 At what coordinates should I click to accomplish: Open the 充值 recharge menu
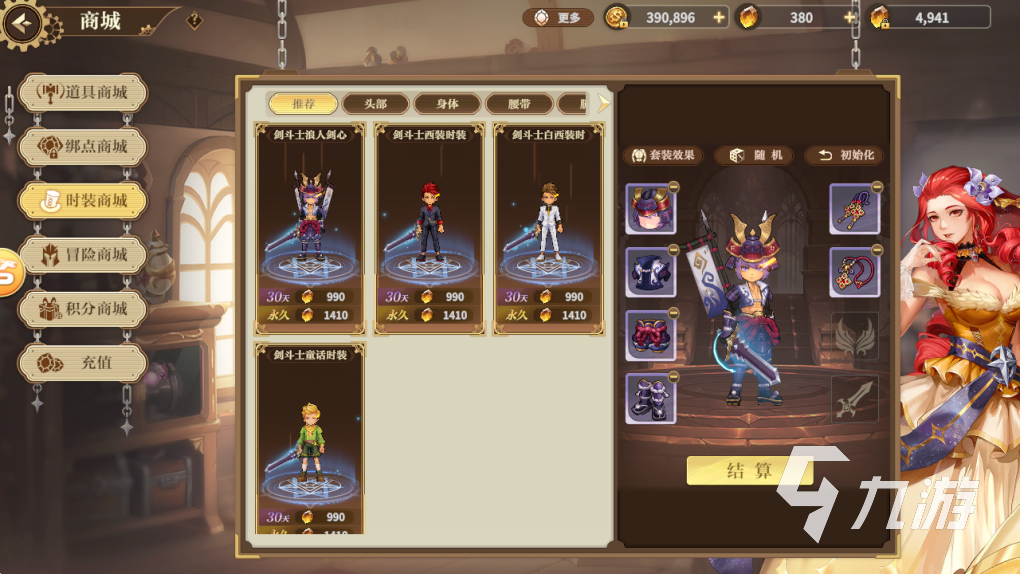[83, 363]
